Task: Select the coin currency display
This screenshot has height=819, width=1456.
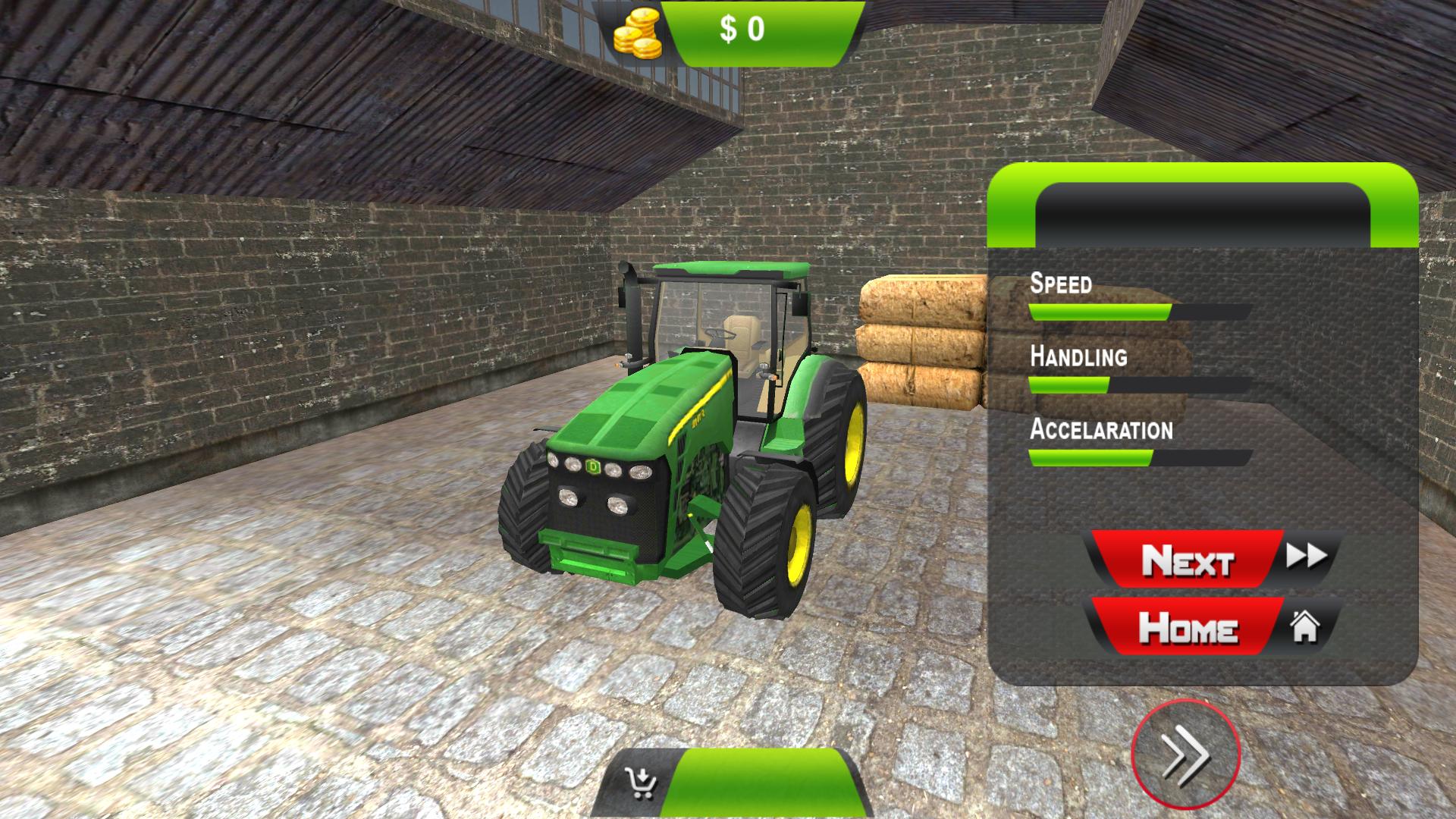Action: tap(739, 30)
